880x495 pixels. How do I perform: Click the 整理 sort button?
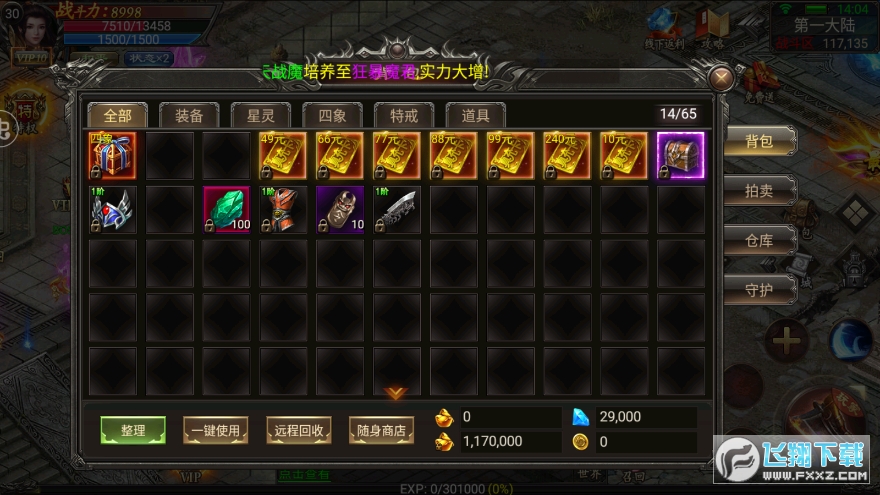tap(133, 431)
